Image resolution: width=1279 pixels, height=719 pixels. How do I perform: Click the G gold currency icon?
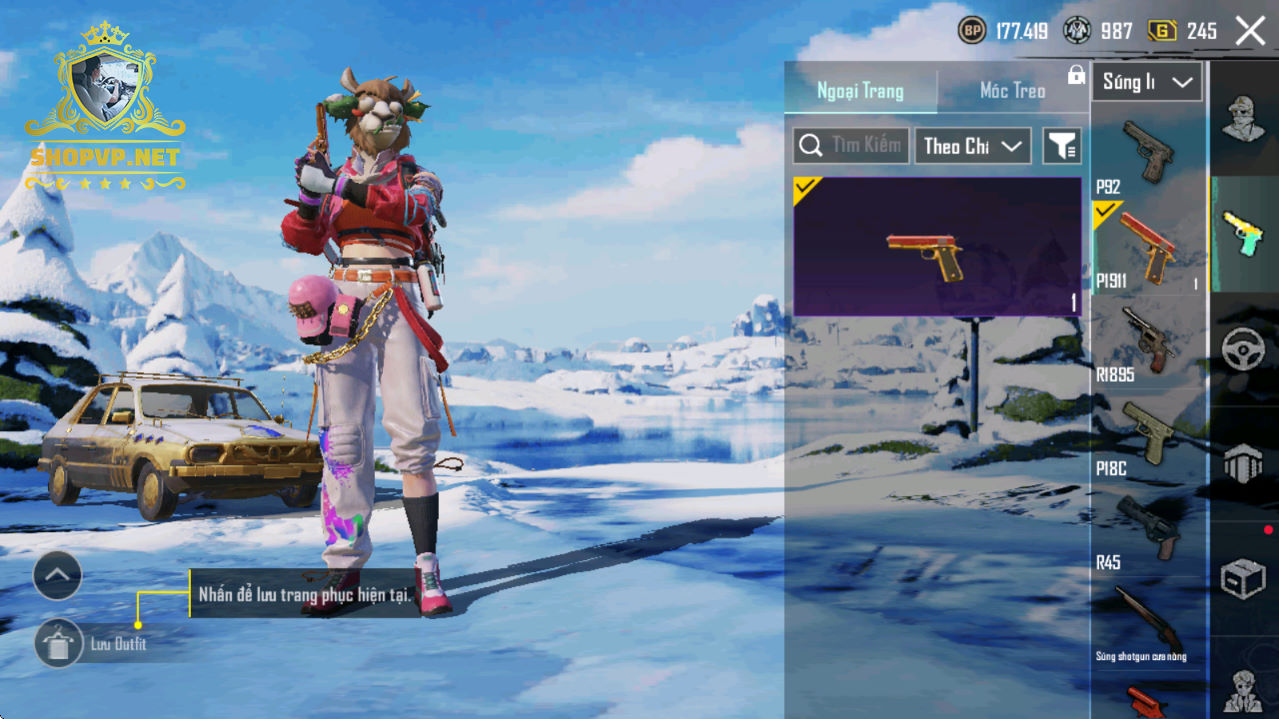(1161, 31)
